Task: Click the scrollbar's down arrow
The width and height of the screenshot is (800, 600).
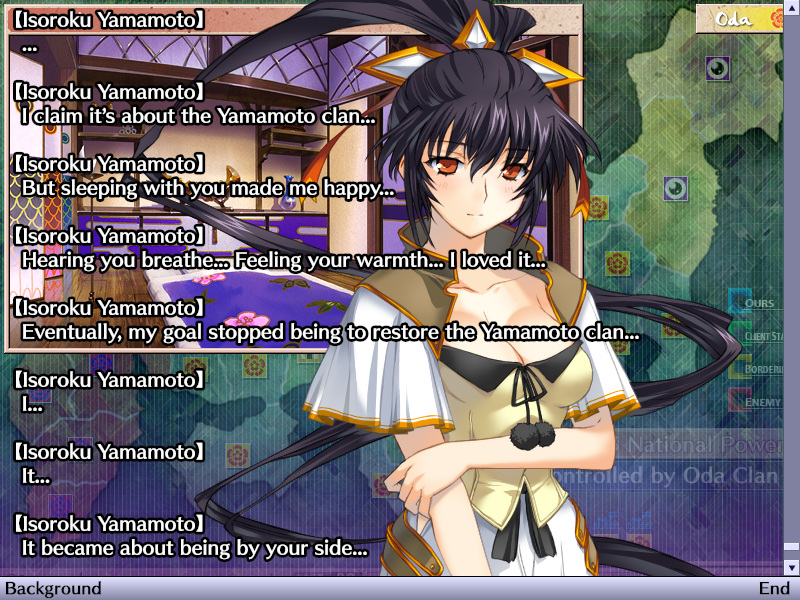Action: (x=791, y=567)
